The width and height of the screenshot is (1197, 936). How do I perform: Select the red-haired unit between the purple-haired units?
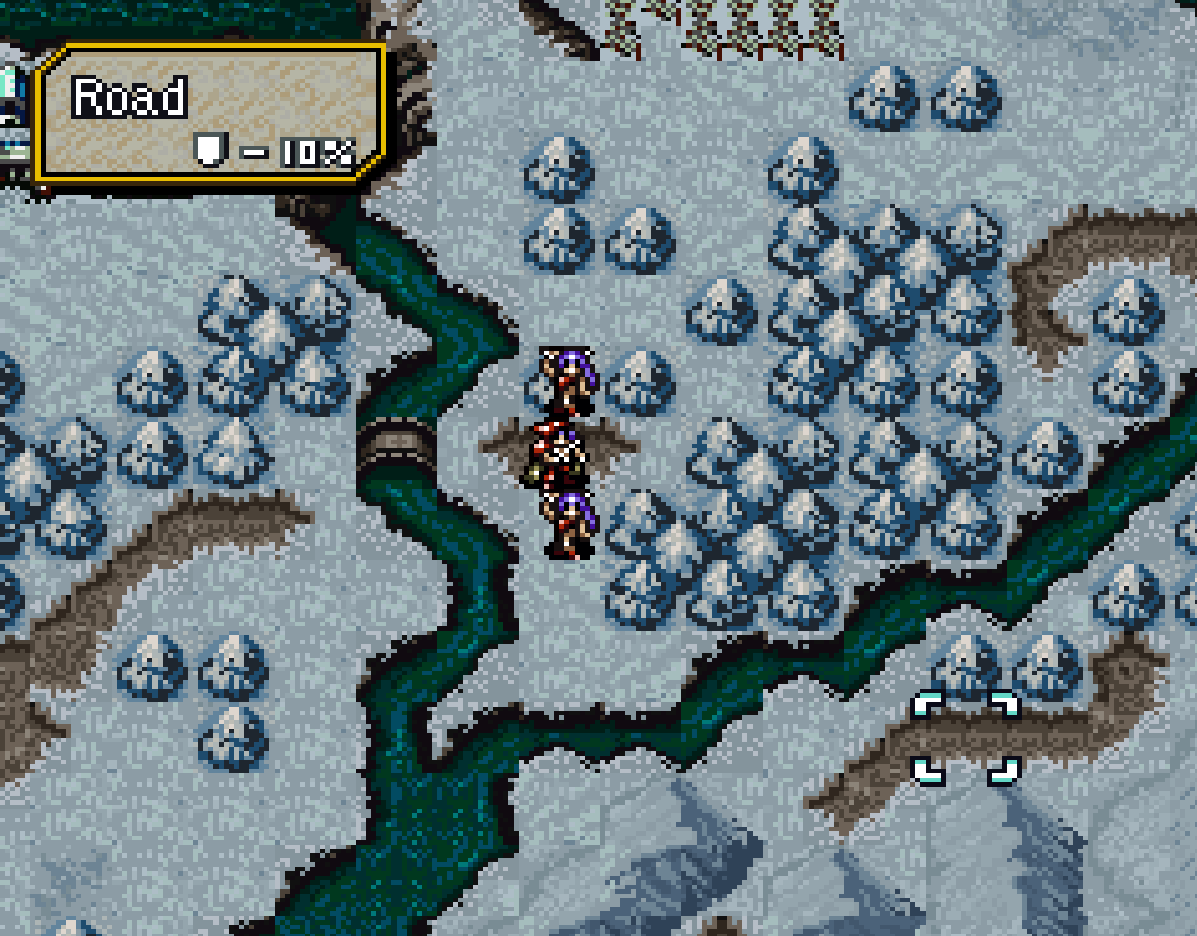point(560,453)
